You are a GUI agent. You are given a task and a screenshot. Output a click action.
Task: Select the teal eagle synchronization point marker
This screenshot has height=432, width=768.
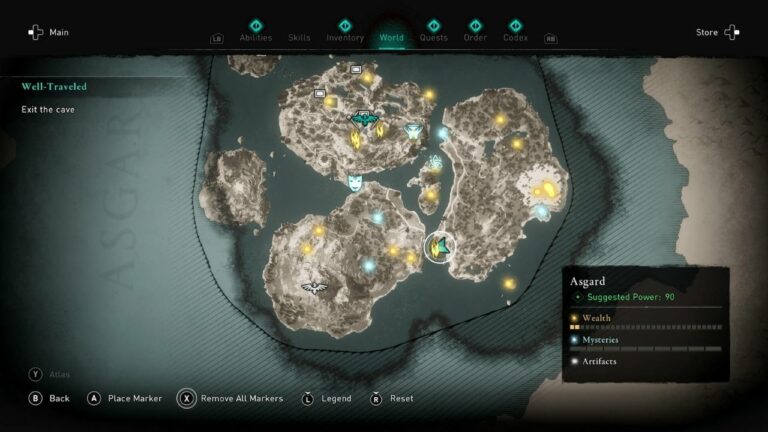pos(363,119)
